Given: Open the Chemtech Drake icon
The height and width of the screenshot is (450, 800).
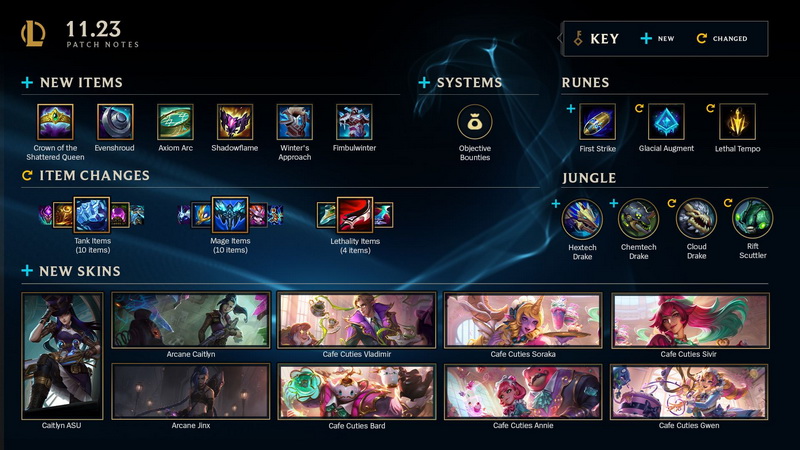Looking at the screenshot, I should [639, 218].
